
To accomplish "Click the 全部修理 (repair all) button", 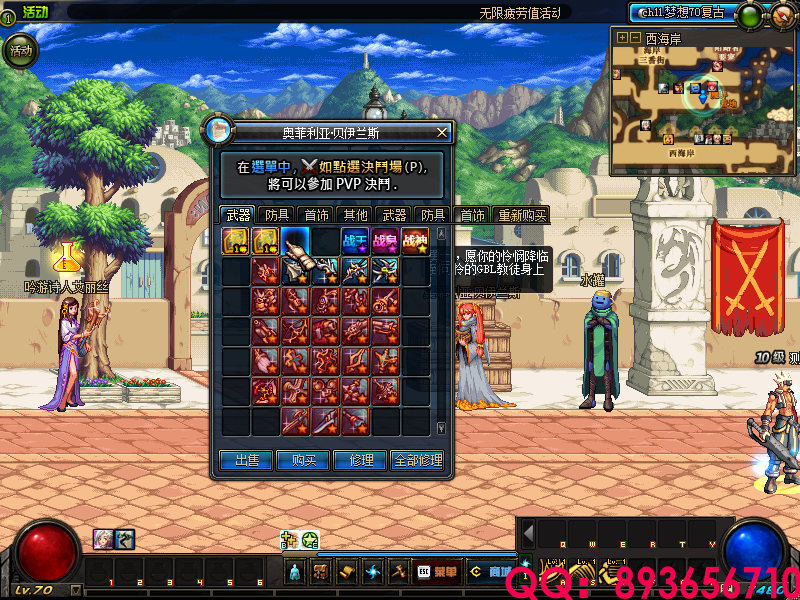I will click(418, 460).
